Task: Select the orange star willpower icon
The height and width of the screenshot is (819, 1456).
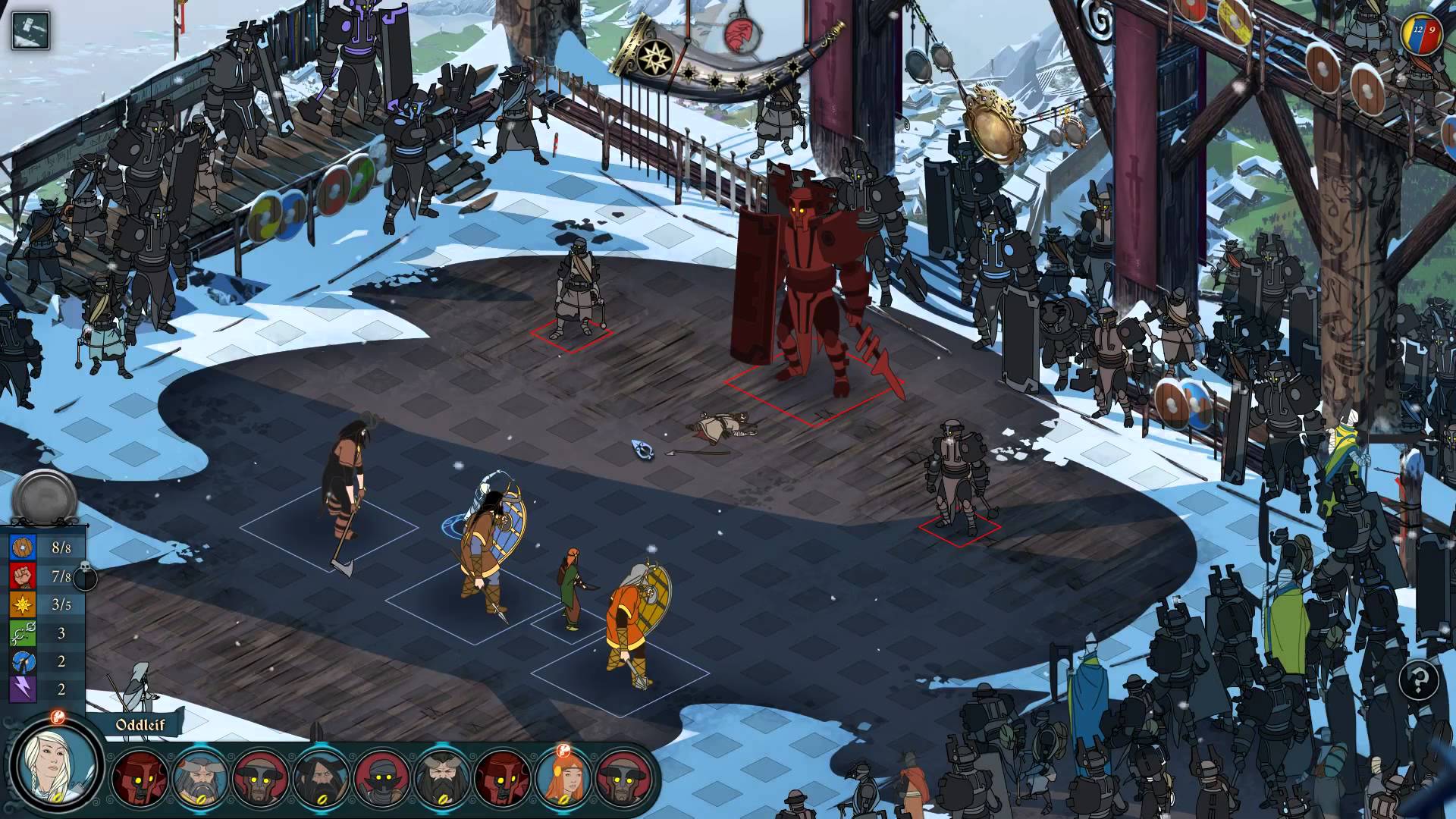Action: pos(23,604)
